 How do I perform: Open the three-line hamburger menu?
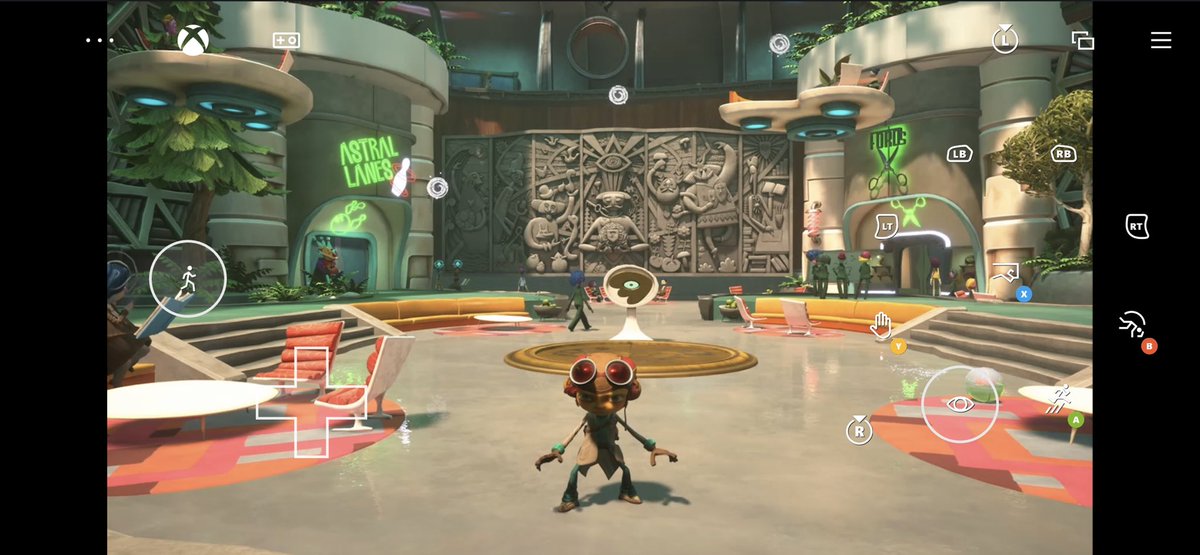(x=1160, y=40)
